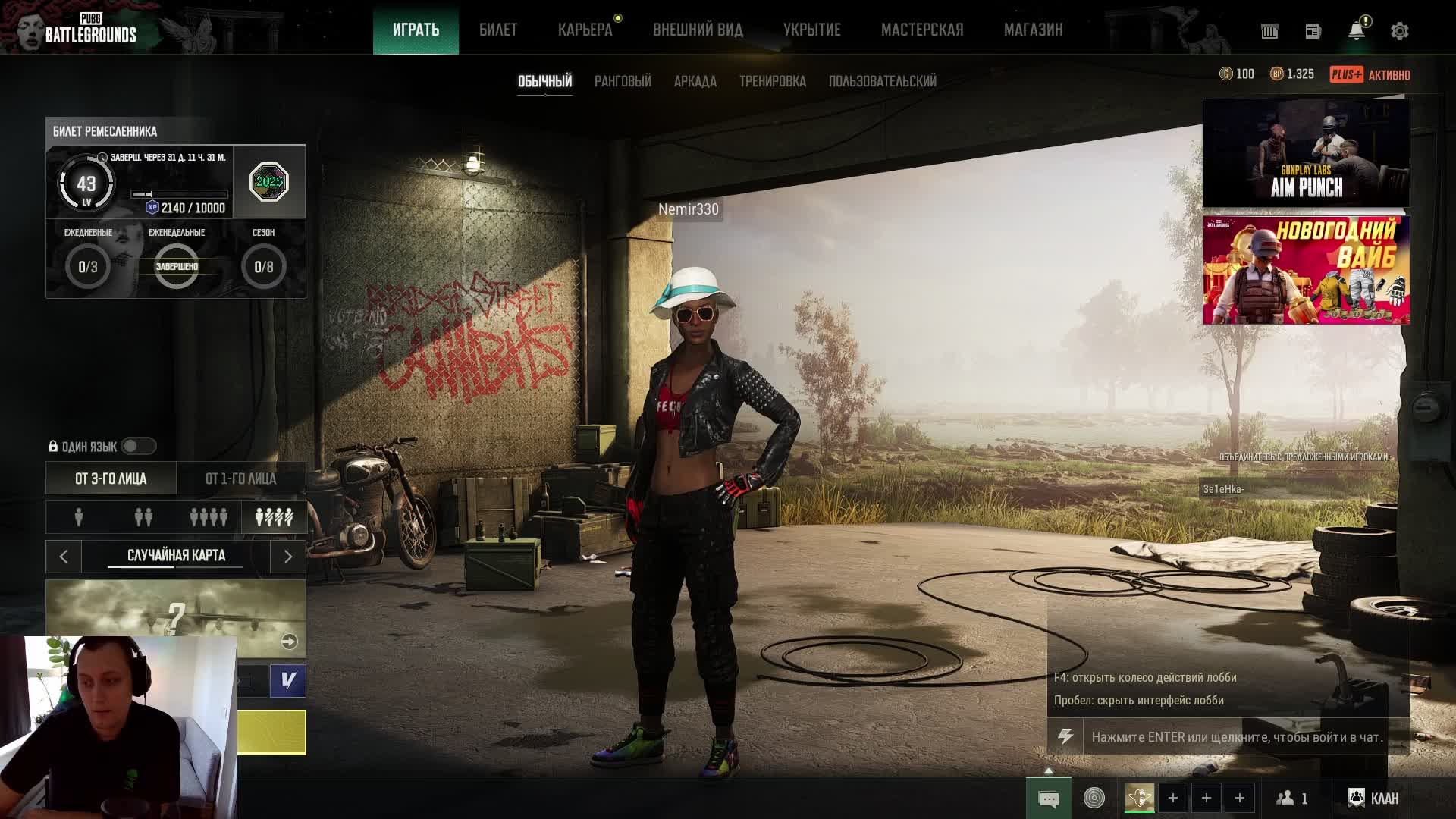Open the Магазин store
The width and height of the screenshot is (1456, 819).
1033,30
